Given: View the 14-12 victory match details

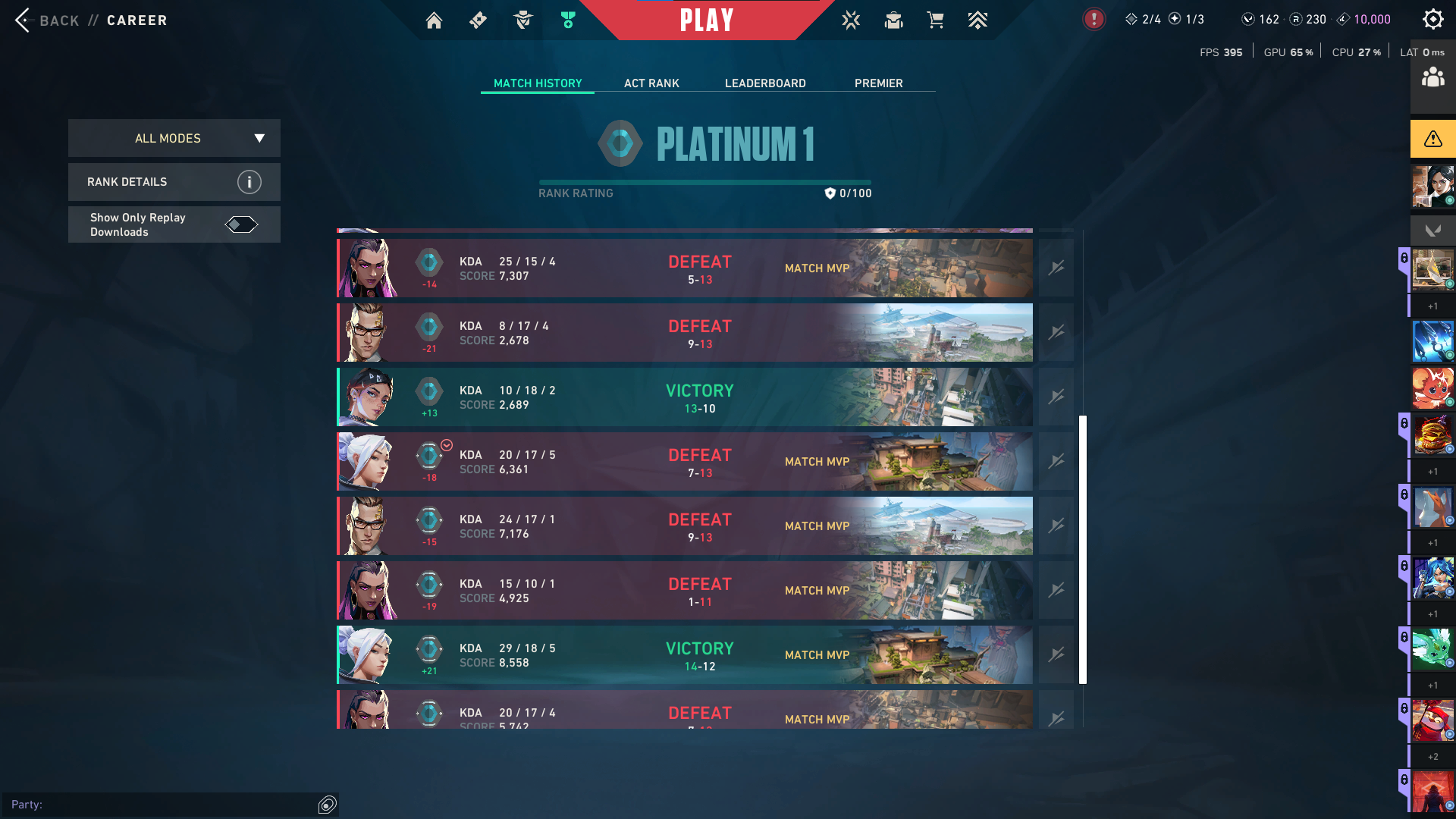Looking at the screenshot, I should tap(684, 655).
